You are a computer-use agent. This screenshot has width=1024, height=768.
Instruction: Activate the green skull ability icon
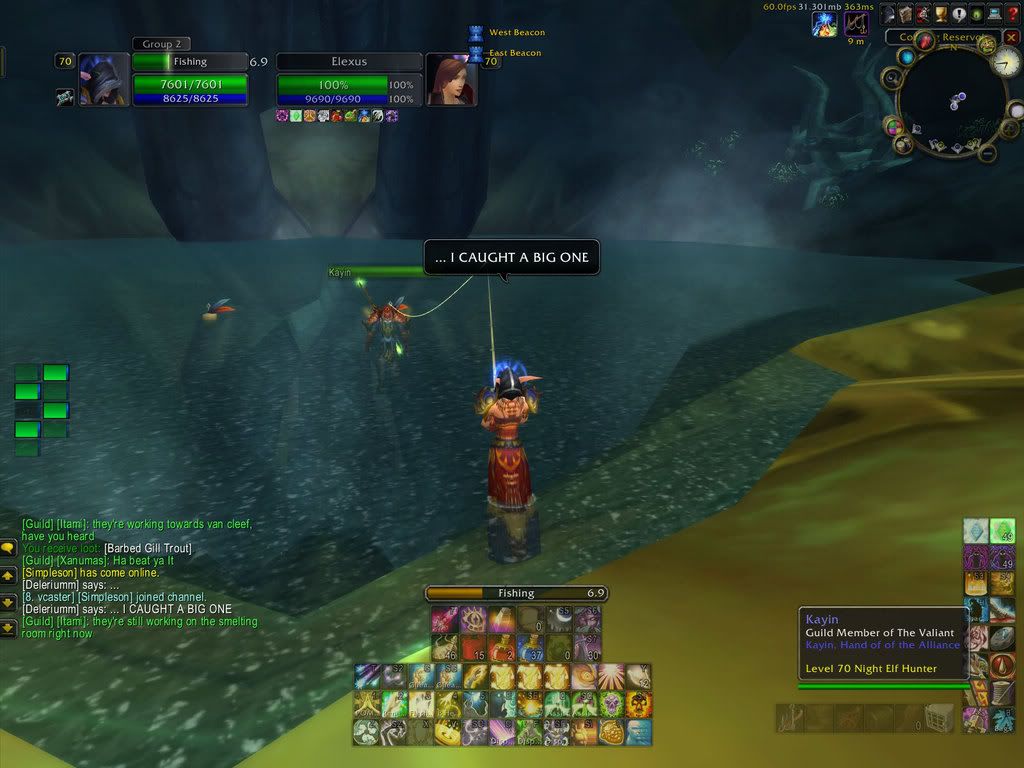coord(612,705)
